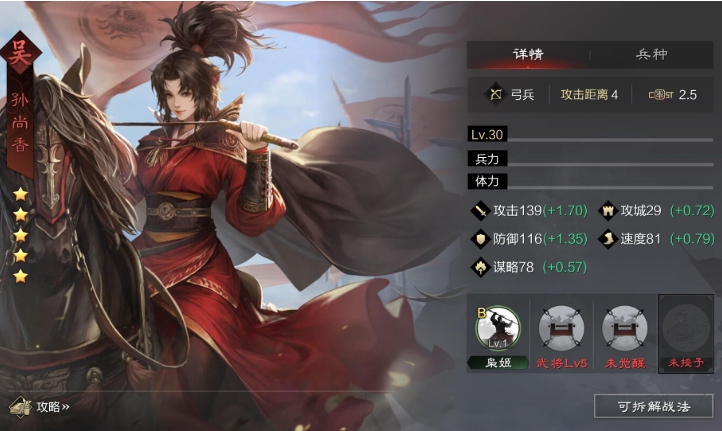The height and width of the screenshot is (431, 722).
Task: Click the 弓兵 archer troop icon
Action: (x=494, y=95)
